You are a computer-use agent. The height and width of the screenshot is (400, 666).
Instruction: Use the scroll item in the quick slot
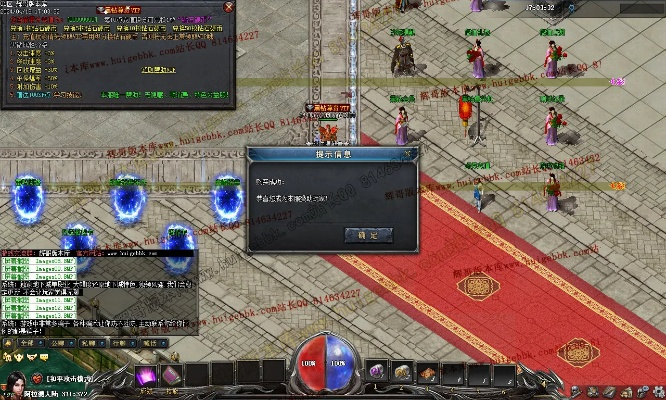coord(427,371)
